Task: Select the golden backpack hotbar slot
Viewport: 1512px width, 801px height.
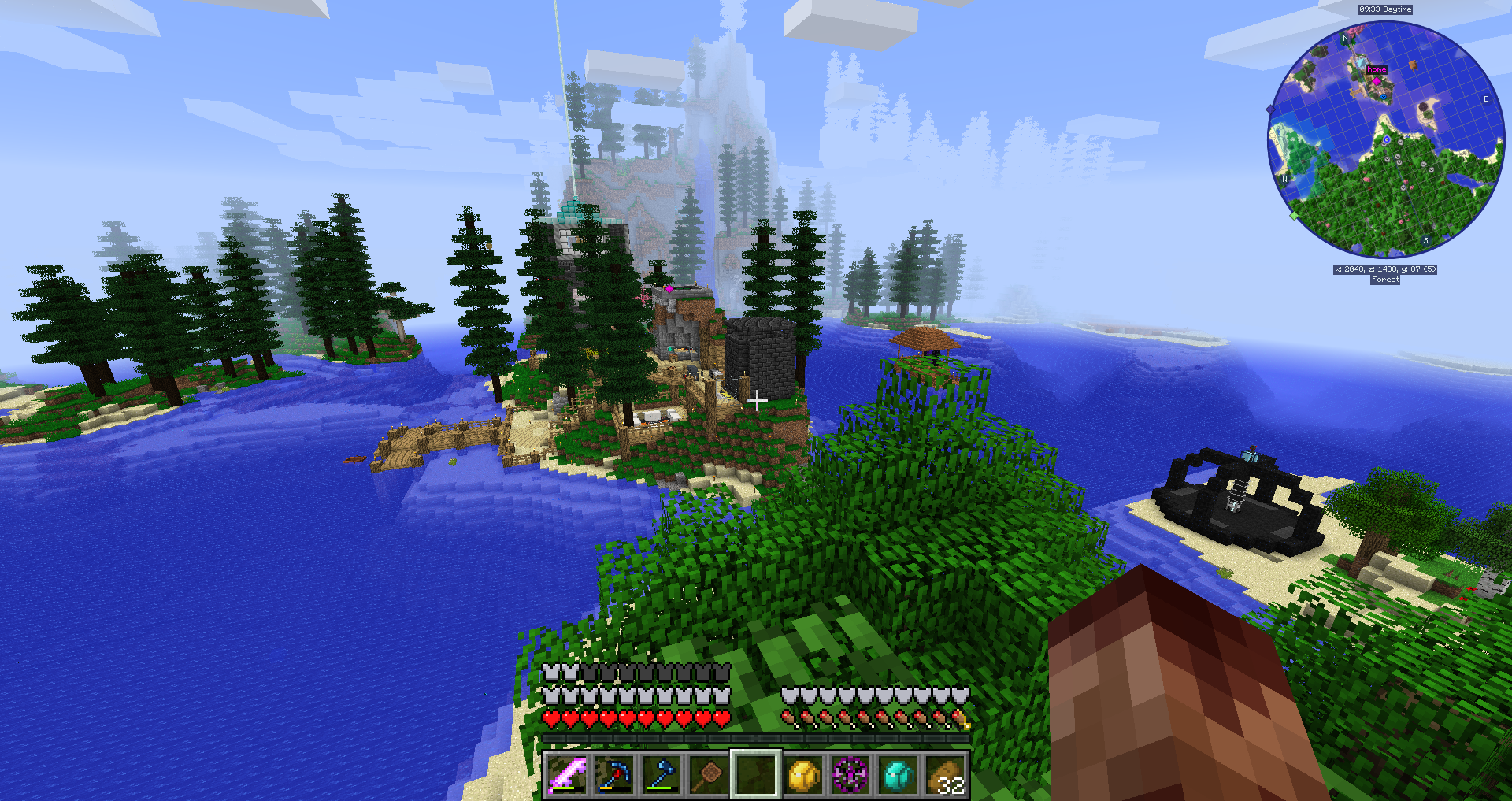Action: pos(803,775)
